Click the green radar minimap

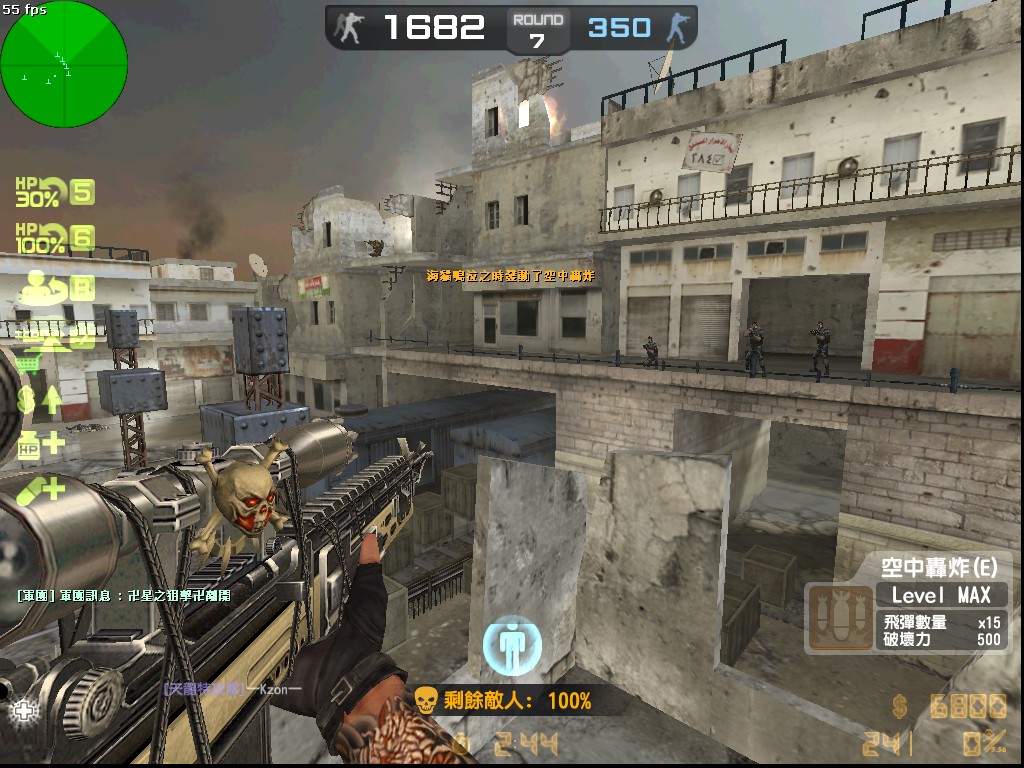[64, 64]
